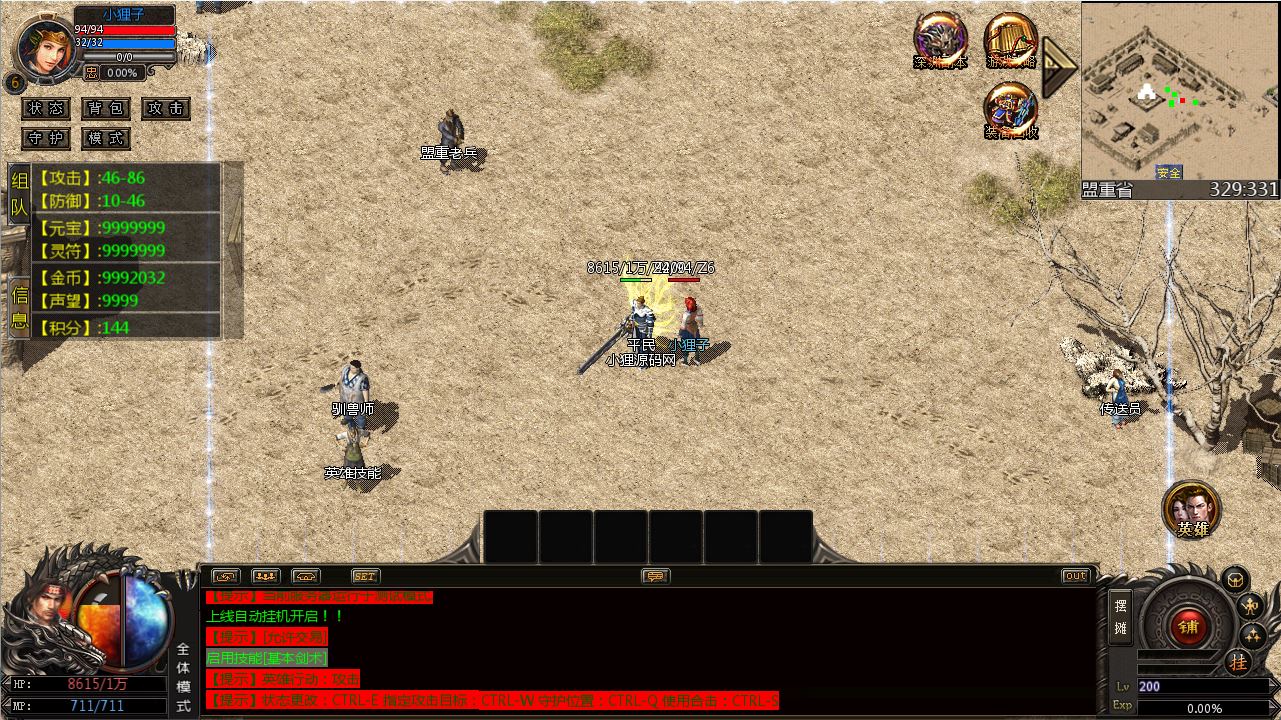Screen dimensions: 1281x720
Task: Click the 小狸子 hero portrait
Action: coord(45,45)
